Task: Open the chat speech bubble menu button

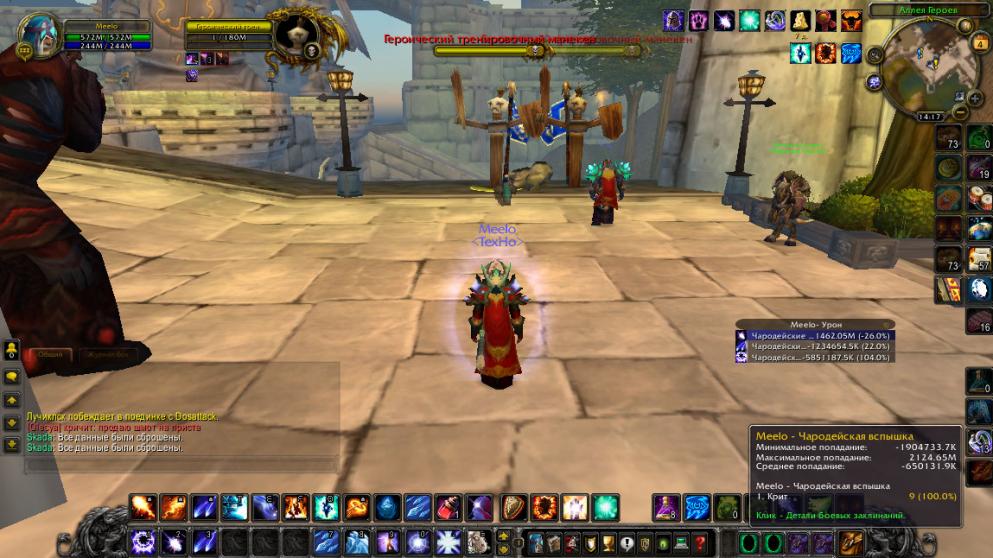Action: 11,377
